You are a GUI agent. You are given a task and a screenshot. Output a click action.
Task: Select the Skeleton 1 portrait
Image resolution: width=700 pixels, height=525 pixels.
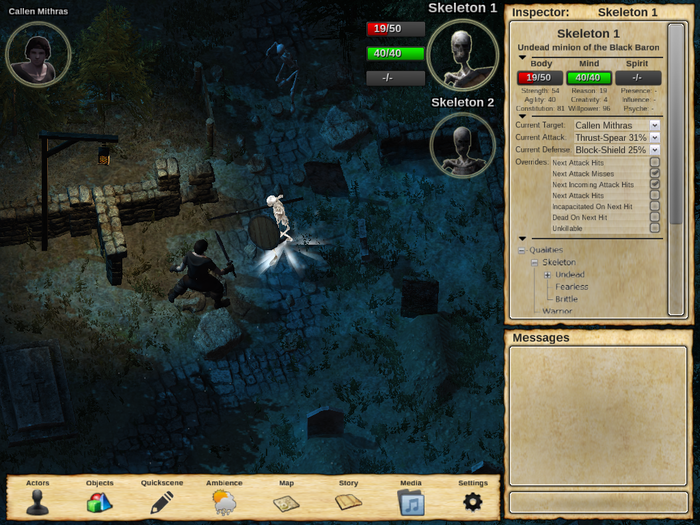click(x=462, y=53)
